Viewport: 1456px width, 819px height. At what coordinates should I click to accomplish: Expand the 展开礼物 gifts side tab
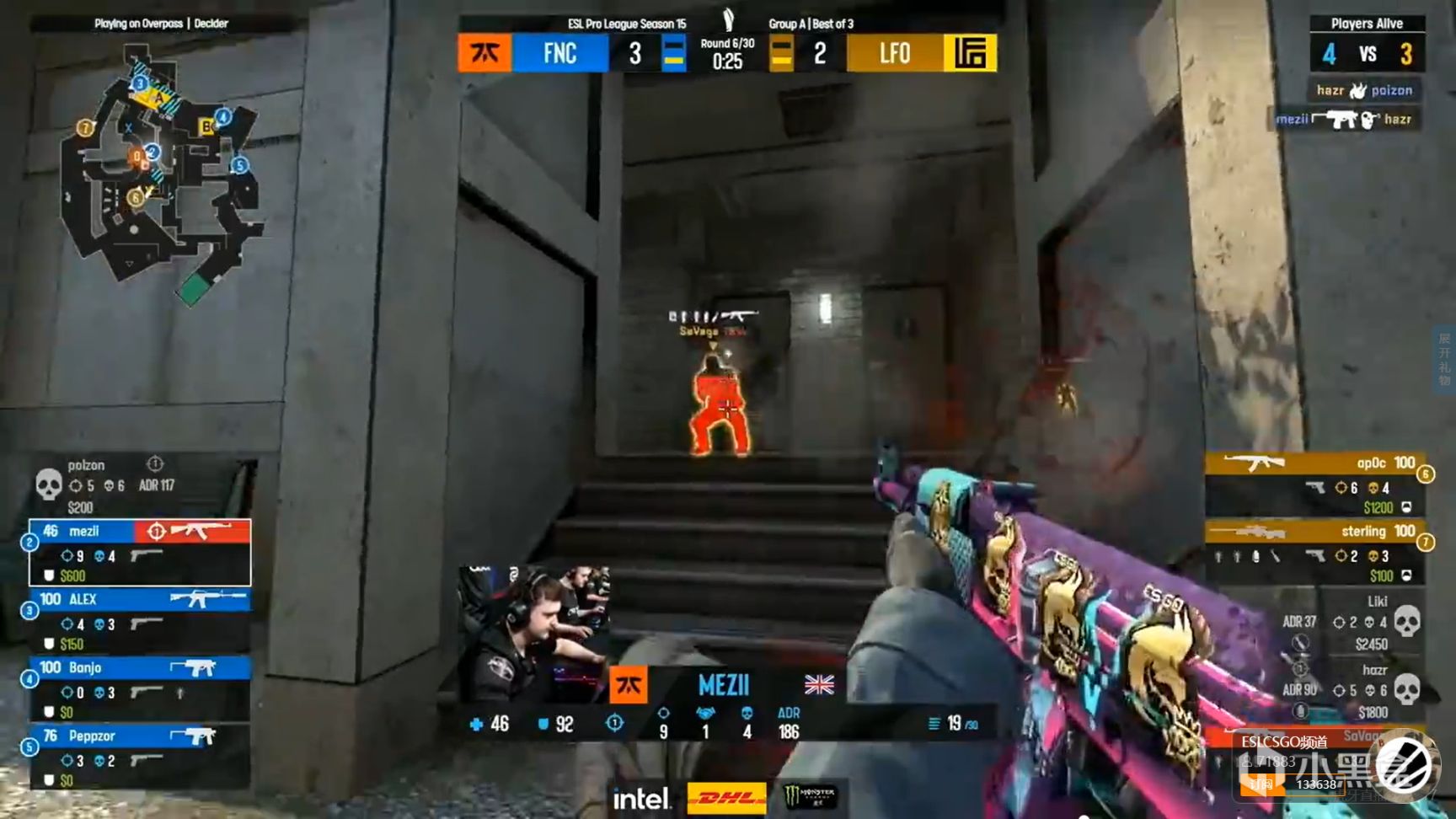tap(1443, 358)
